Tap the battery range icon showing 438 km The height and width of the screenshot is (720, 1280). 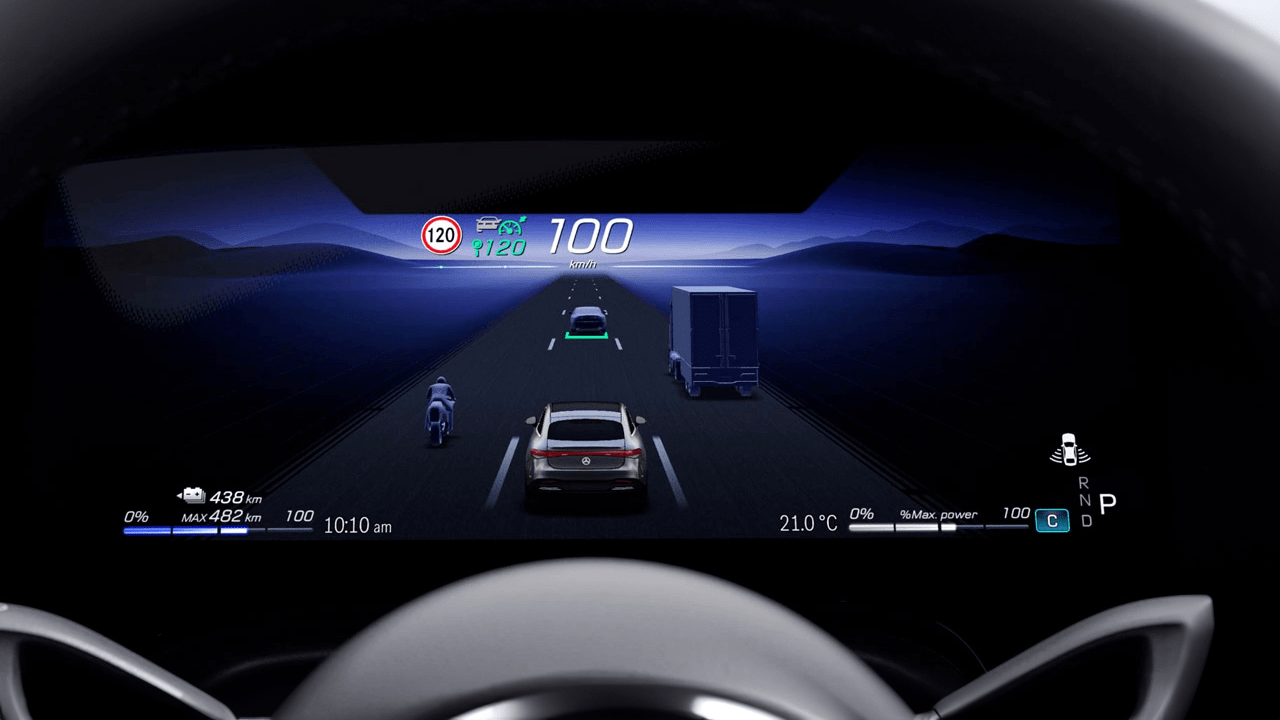coord(191,494)
